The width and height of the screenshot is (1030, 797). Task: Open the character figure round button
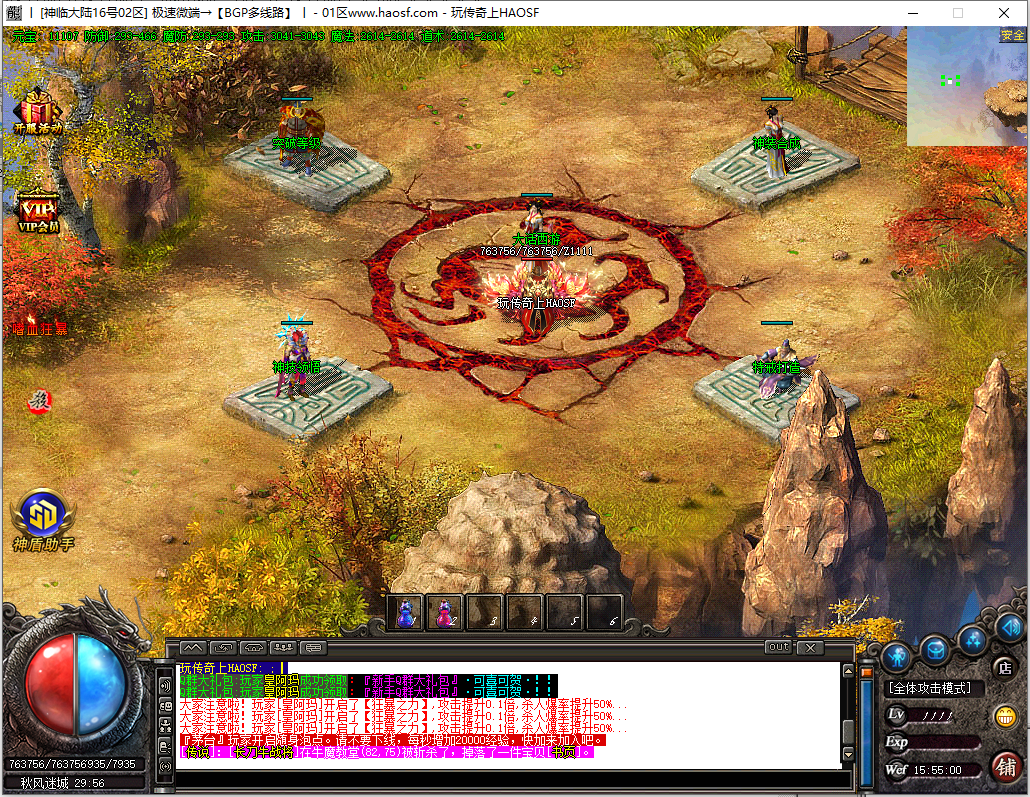tap(895, 656)
